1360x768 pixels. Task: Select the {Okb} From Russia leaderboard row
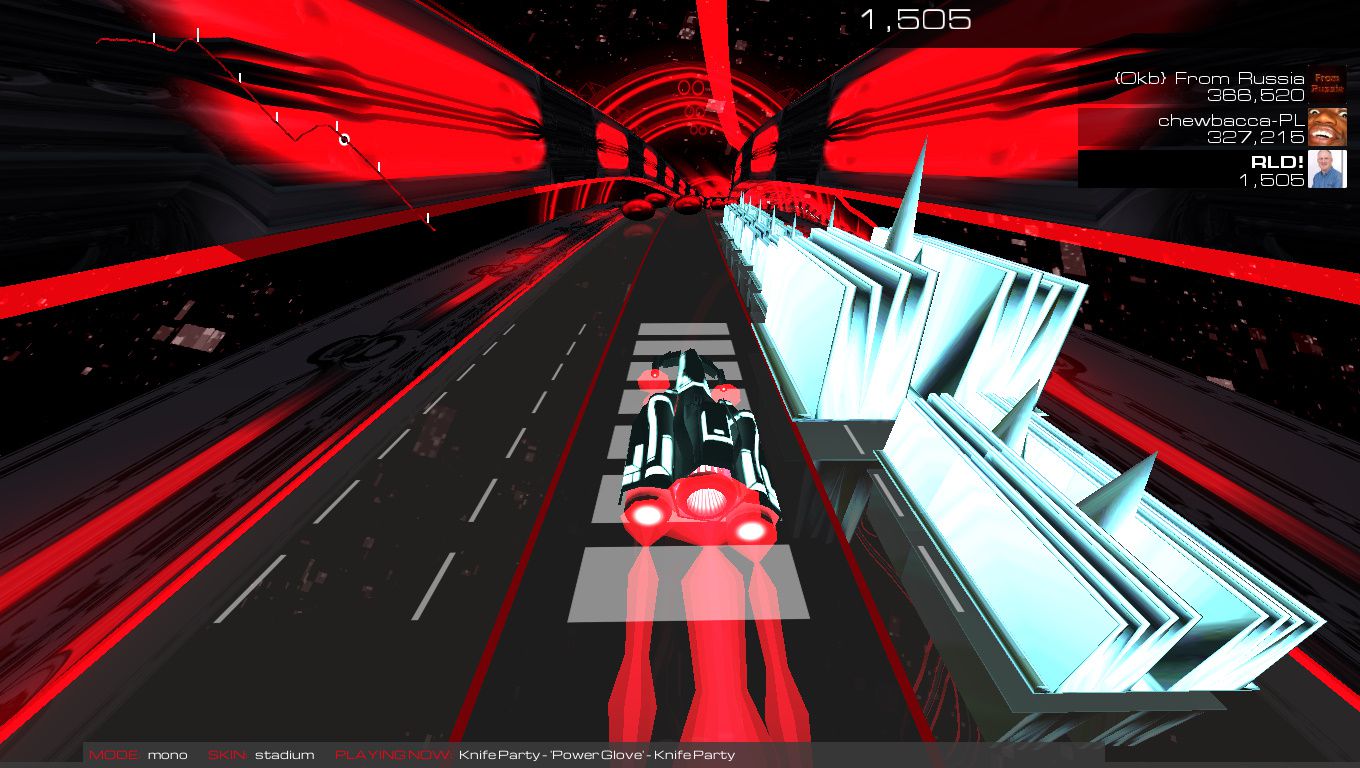point(1210,86)
